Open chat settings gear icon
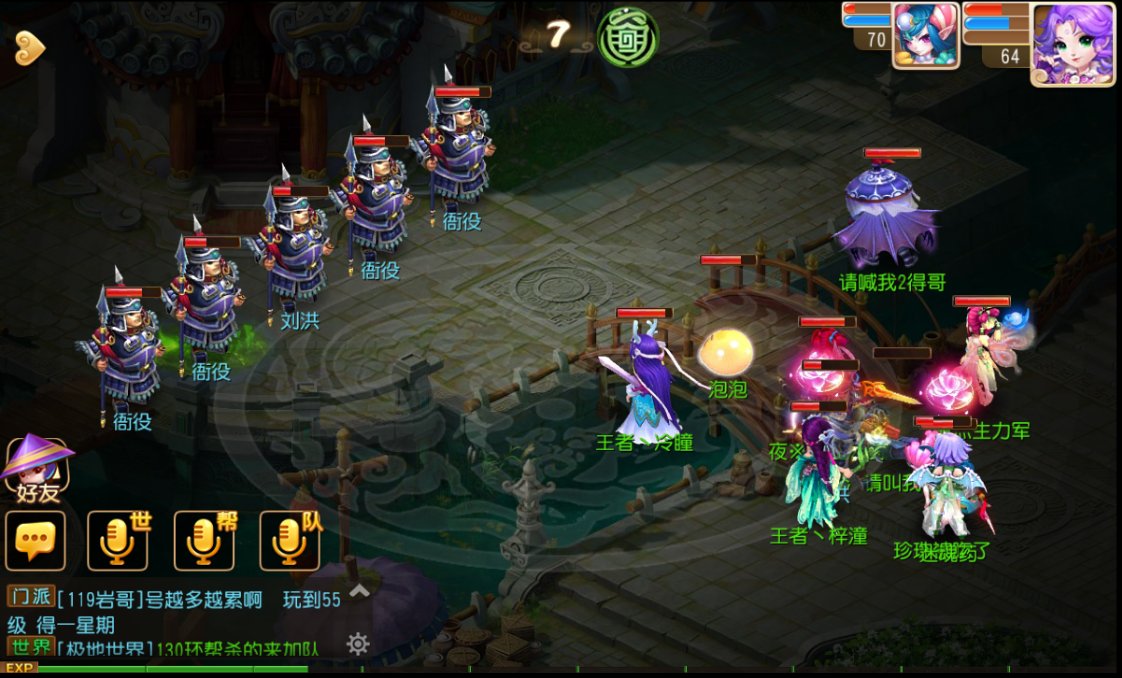Screen dimensions: 1122x678 coord(358,643)
